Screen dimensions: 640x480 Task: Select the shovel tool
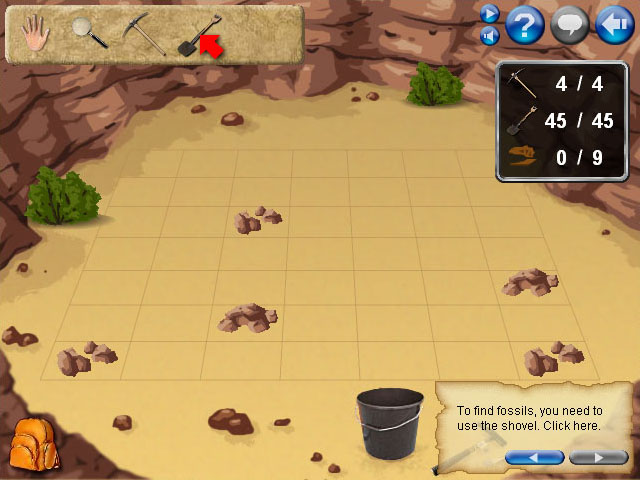pyautogui.click(x=197, y=35)
